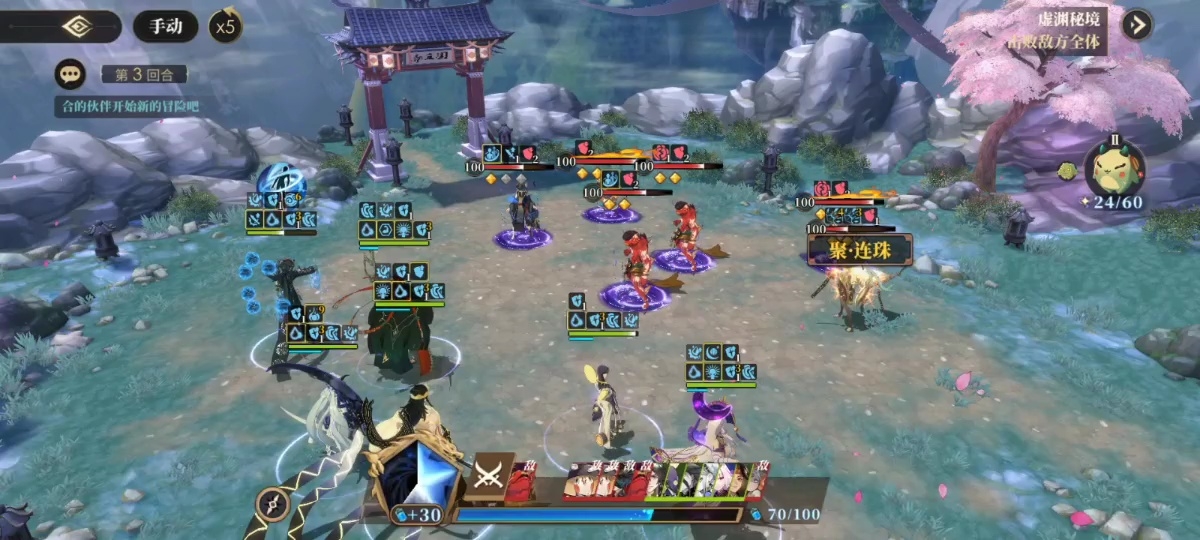
Task: Change the x5 battle speed setting
Action: [x=227, y=26]
